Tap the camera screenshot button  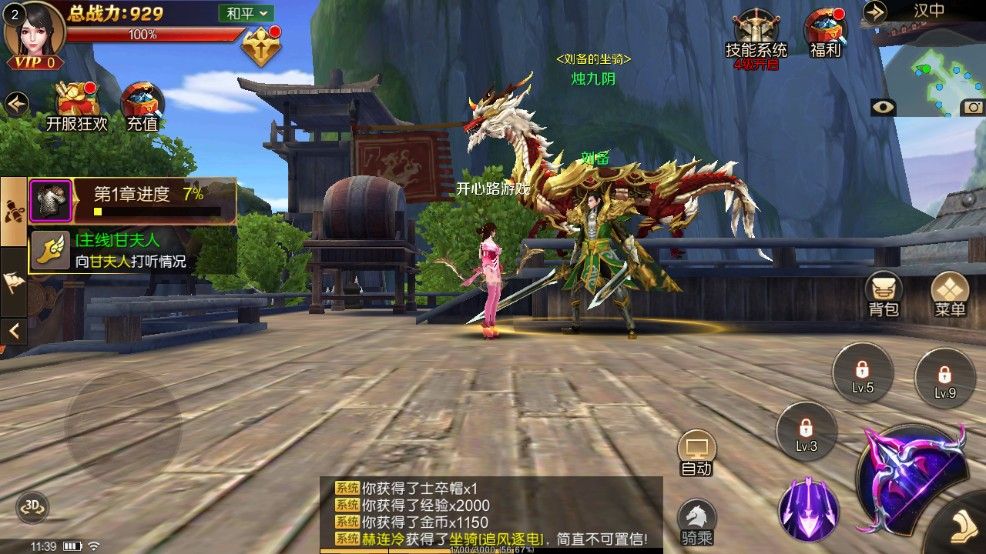click(x=972, y=107)
